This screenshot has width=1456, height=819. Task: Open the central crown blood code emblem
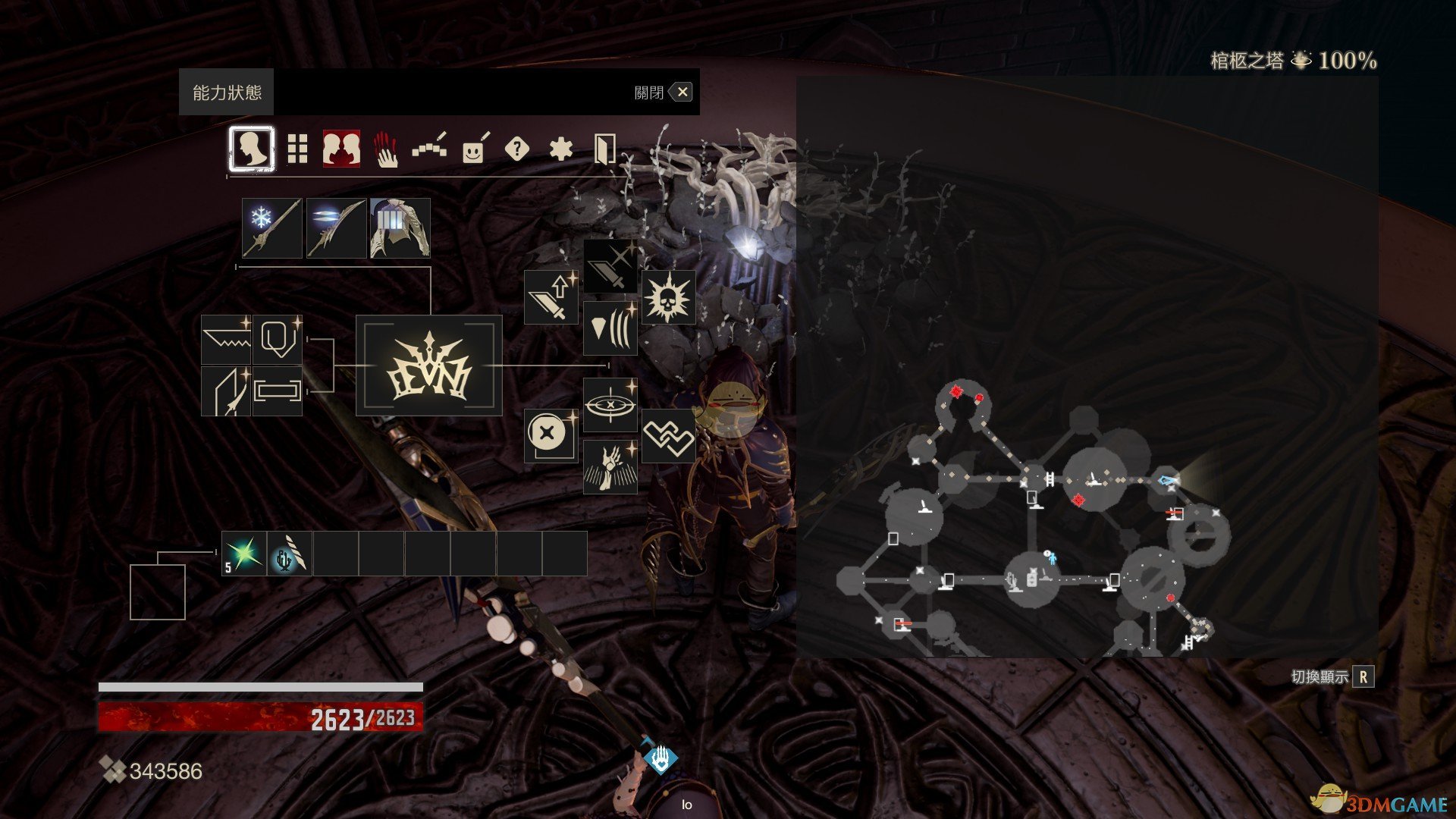pos(429,366)
